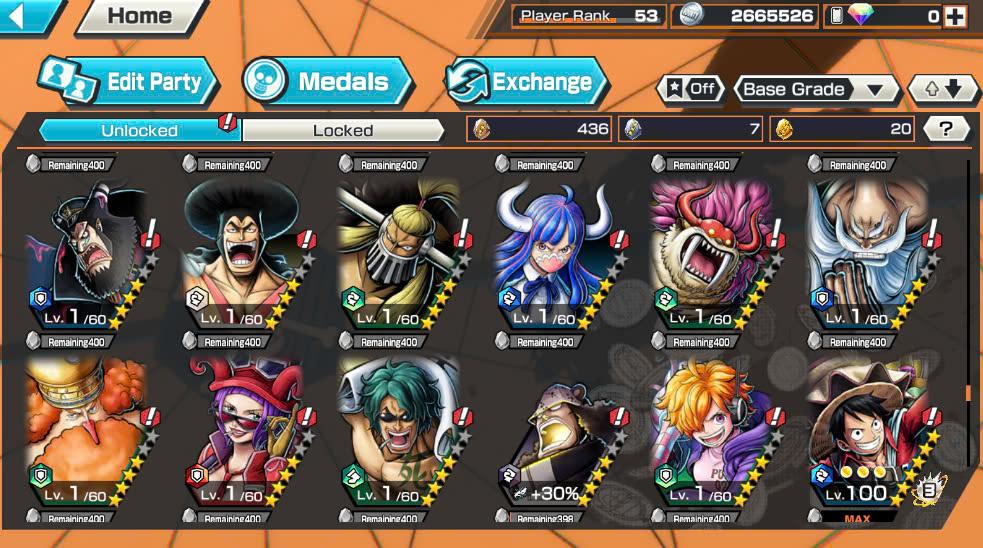Switch to the Unlocked tab
Image resolution: width=983 pixels, height=548 pixels.
(x=139, y=130)
